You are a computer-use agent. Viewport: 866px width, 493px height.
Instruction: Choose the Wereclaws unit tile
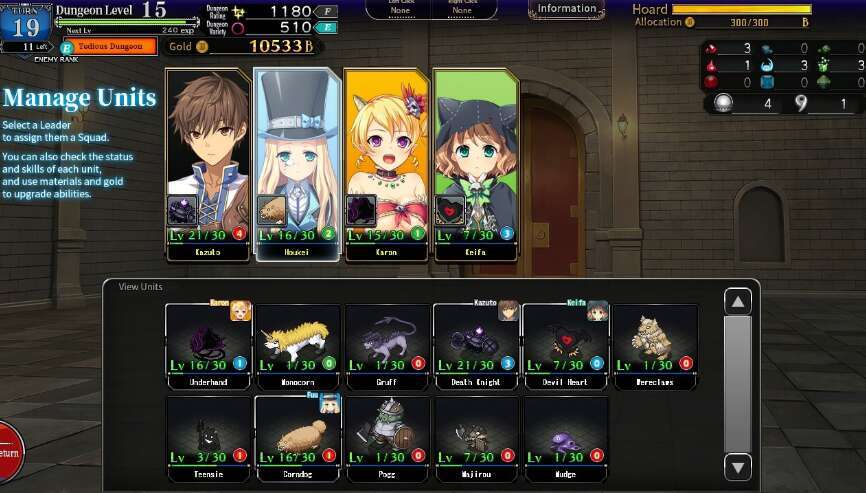[x=654, y=345]
